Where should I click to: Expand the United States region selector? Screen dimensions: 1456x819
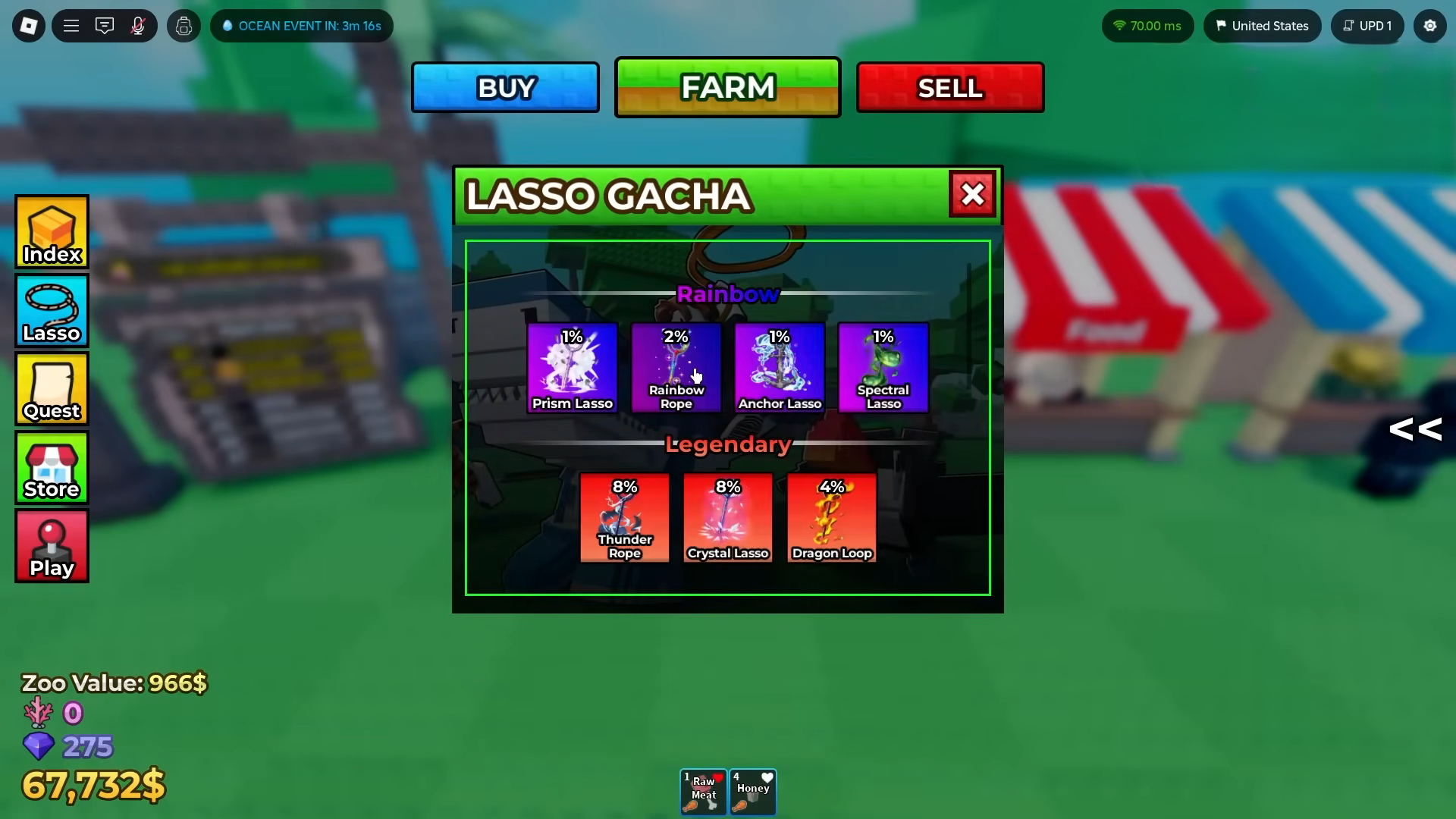[x=1262, y=25]
